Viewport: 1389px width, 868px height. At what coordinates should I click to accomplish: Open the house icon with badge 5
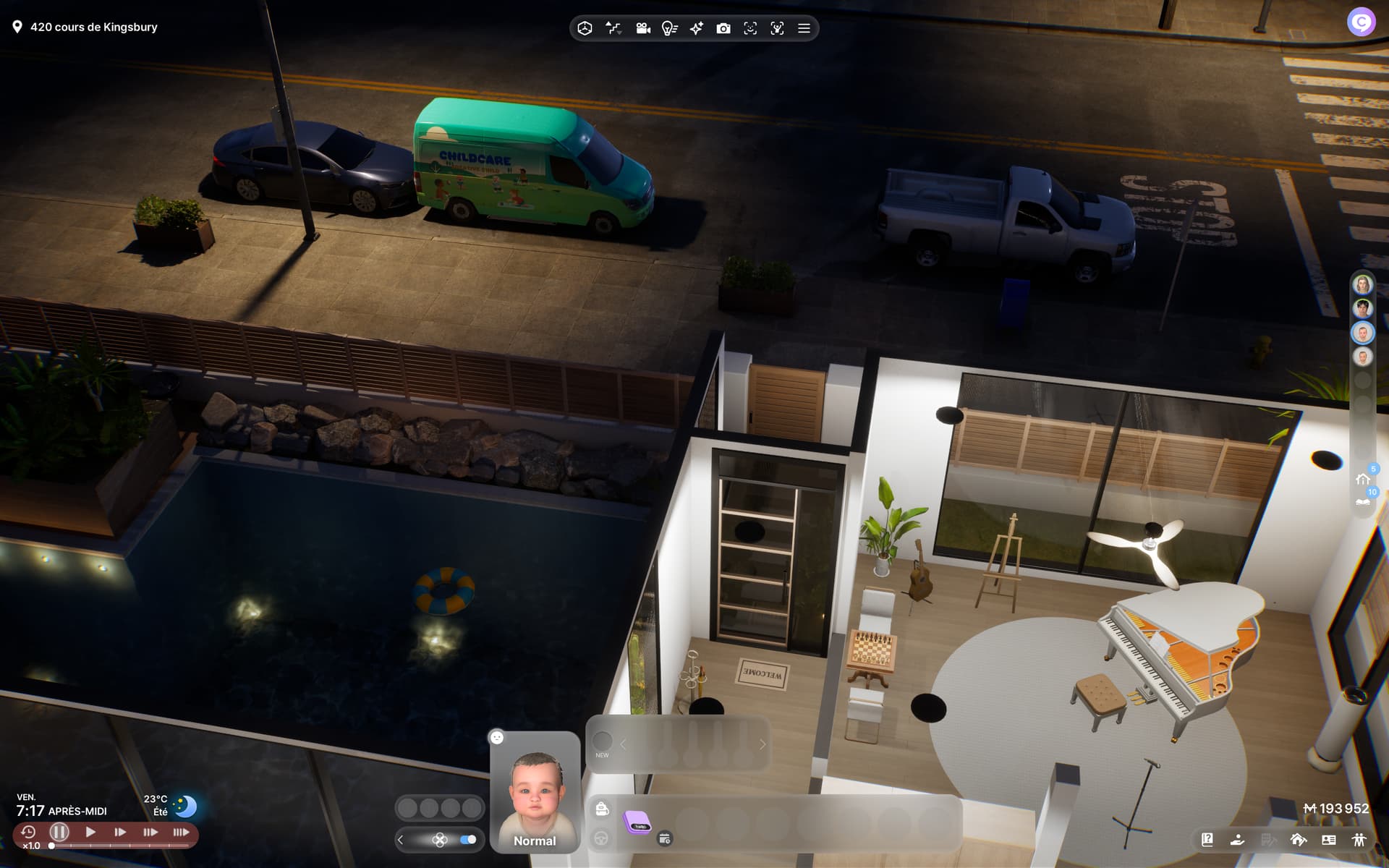(1363, 479)
